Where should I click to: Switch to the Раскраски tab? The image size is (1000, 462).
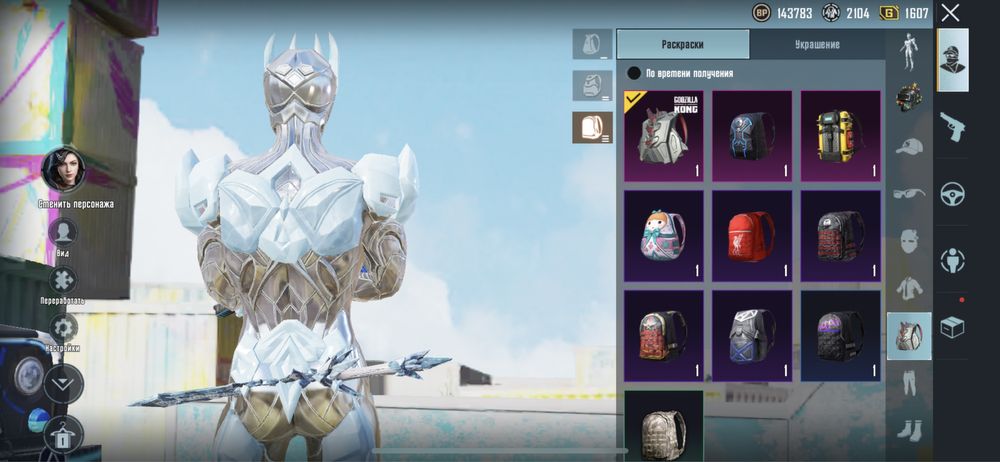tap(683, 44)
